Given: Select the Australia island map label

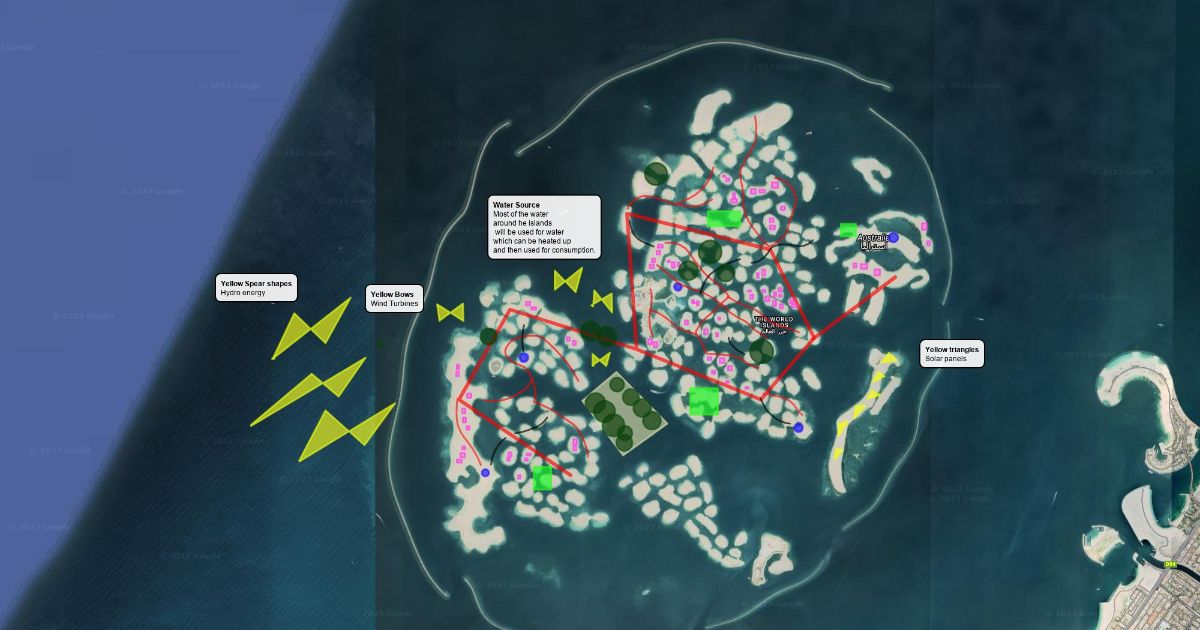Looking at the screenshot, I should pos(872,239).
